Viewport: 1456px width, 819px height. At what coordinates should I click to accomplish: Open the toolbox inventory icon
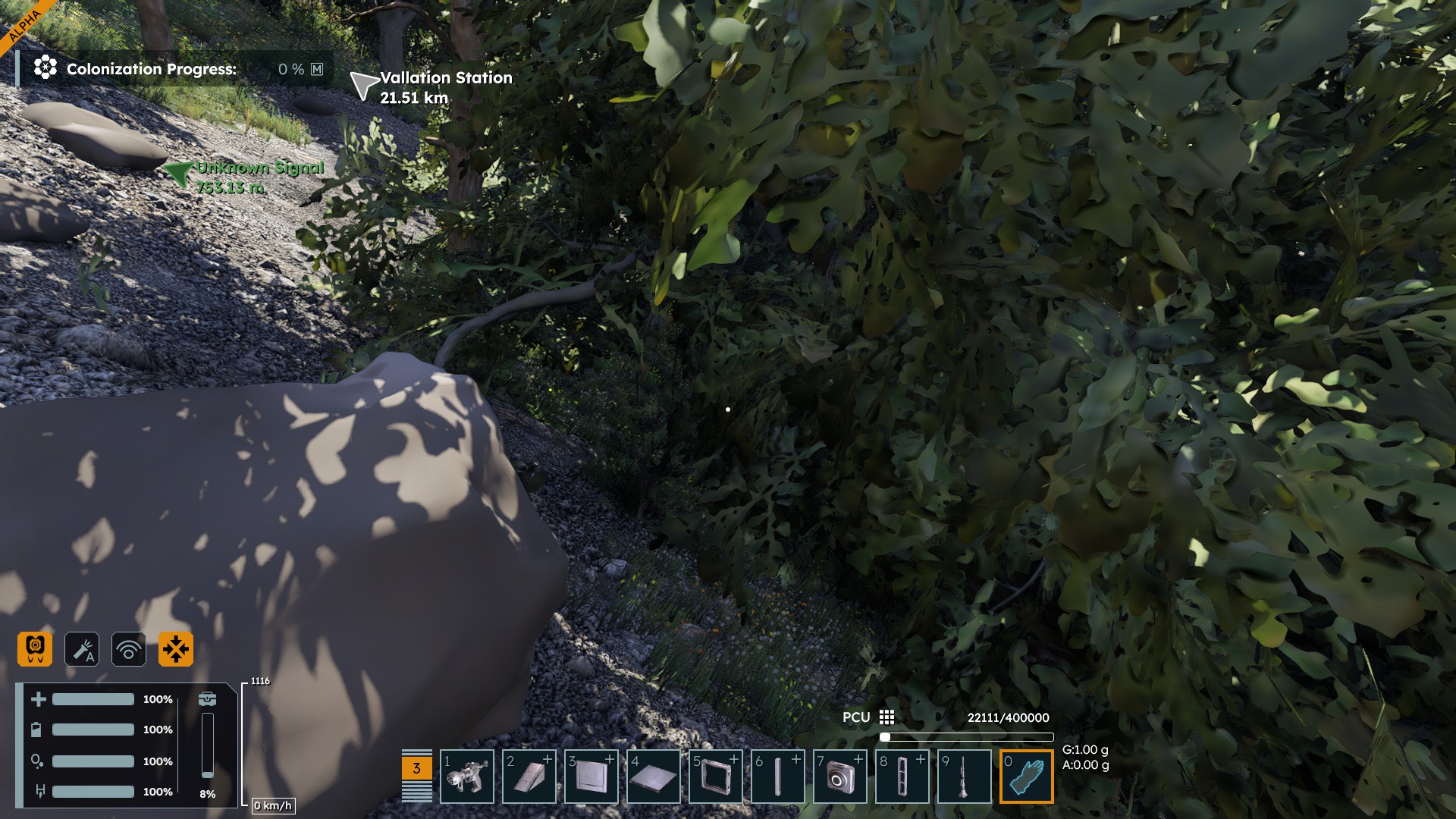point(207,699)
